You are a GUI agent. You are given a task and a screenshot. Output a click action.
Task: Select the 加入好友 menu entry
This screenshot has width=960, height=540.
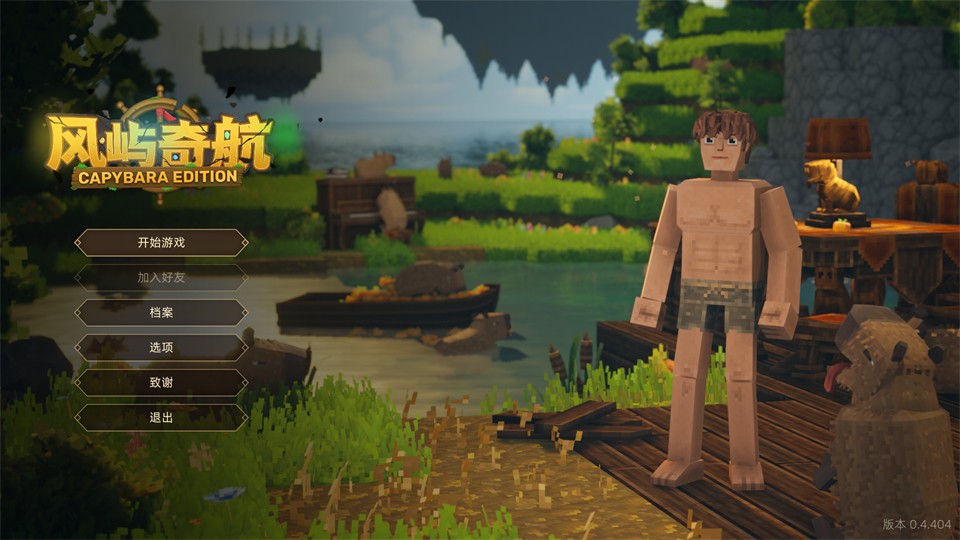(x=161, y=278)
